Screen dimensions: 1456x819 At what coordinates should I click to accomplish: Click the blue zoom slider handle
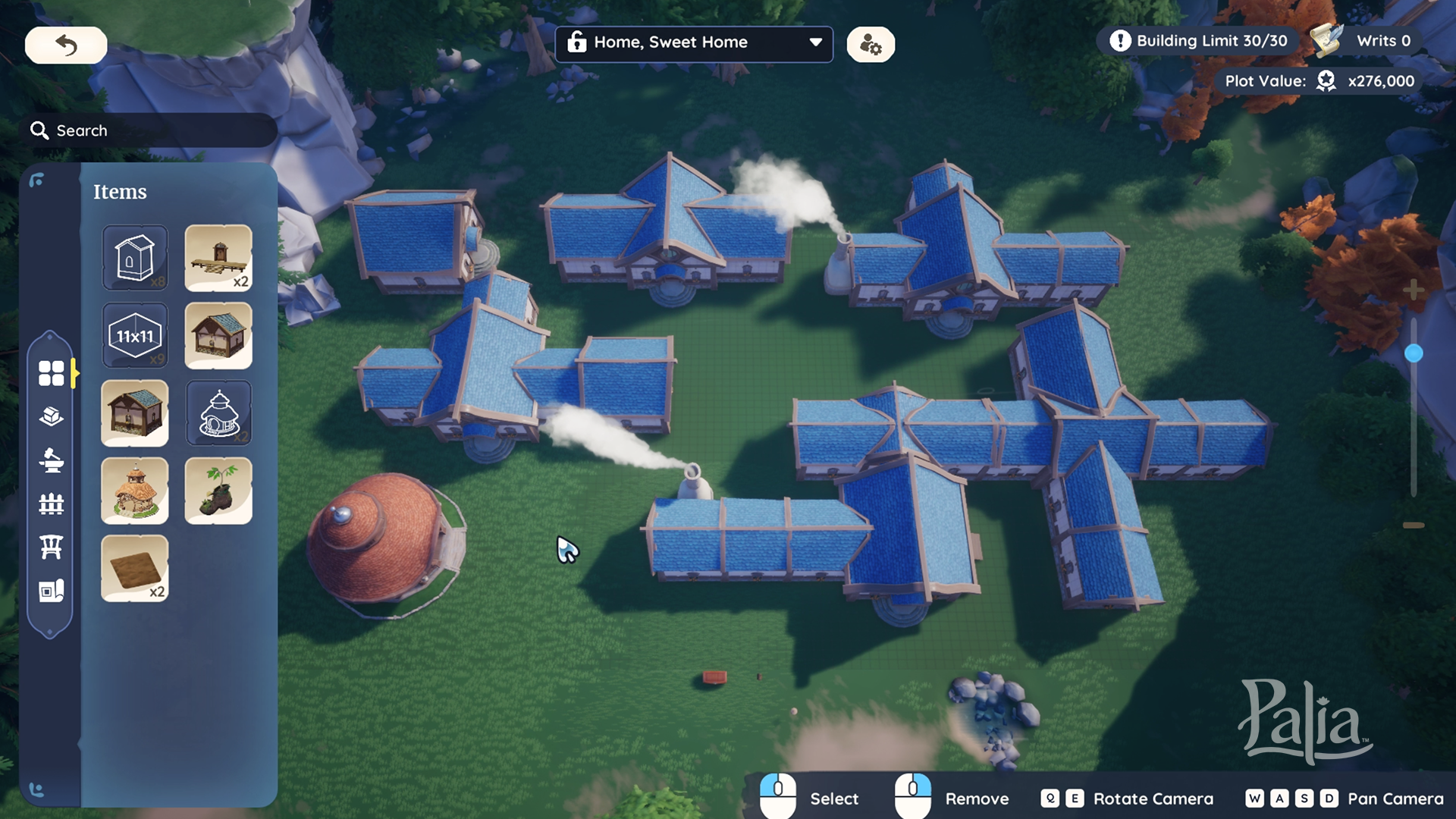(1414, 353)
